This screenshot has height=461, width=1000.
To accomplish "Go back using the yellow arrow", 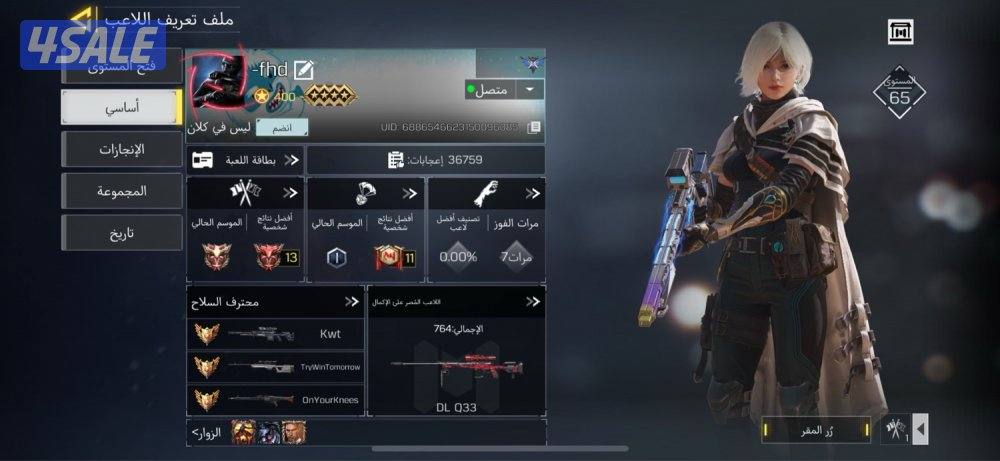I will (x=84, y=17).
